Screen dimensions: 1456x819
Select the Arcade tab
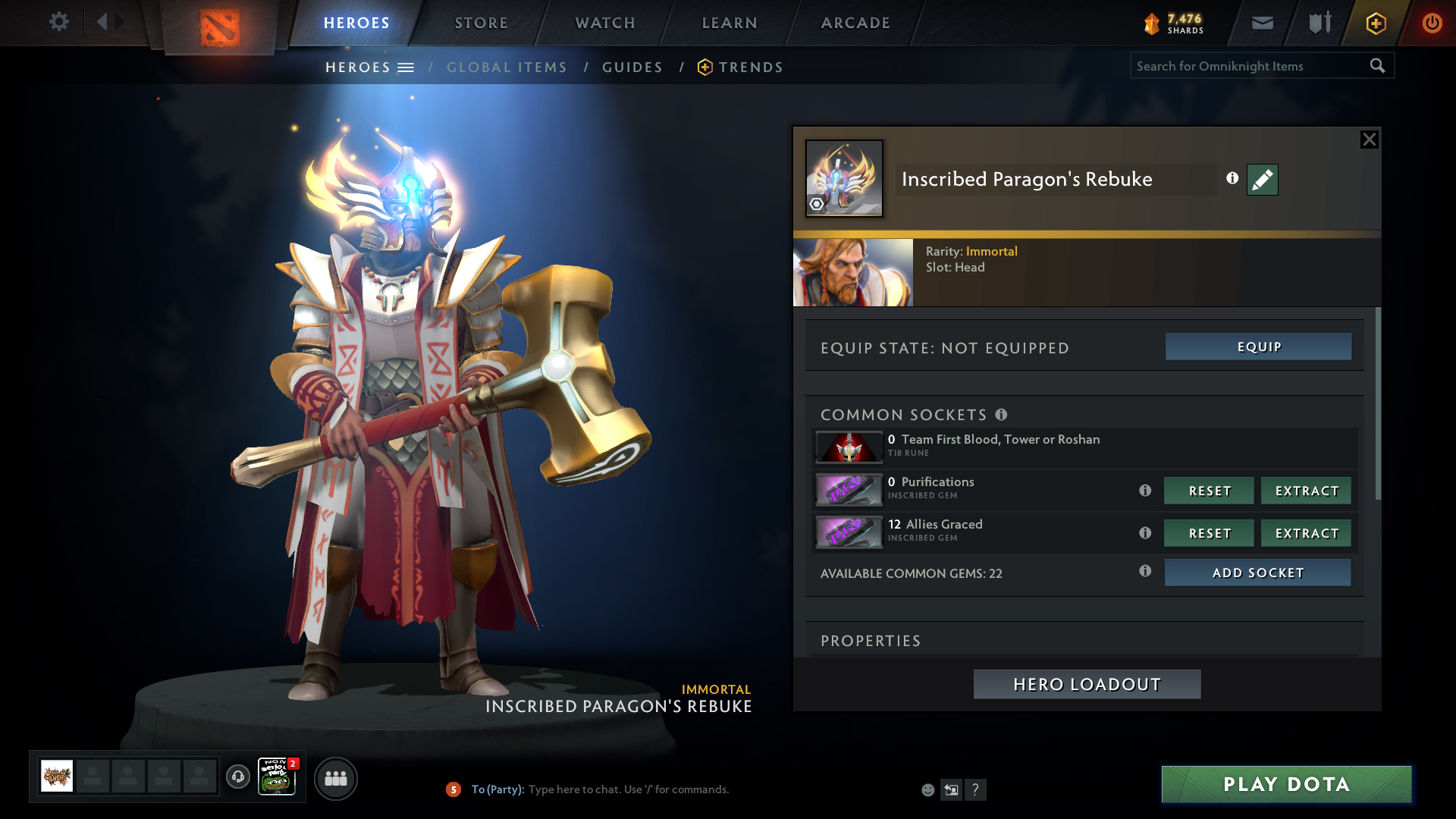pos(855,23)
